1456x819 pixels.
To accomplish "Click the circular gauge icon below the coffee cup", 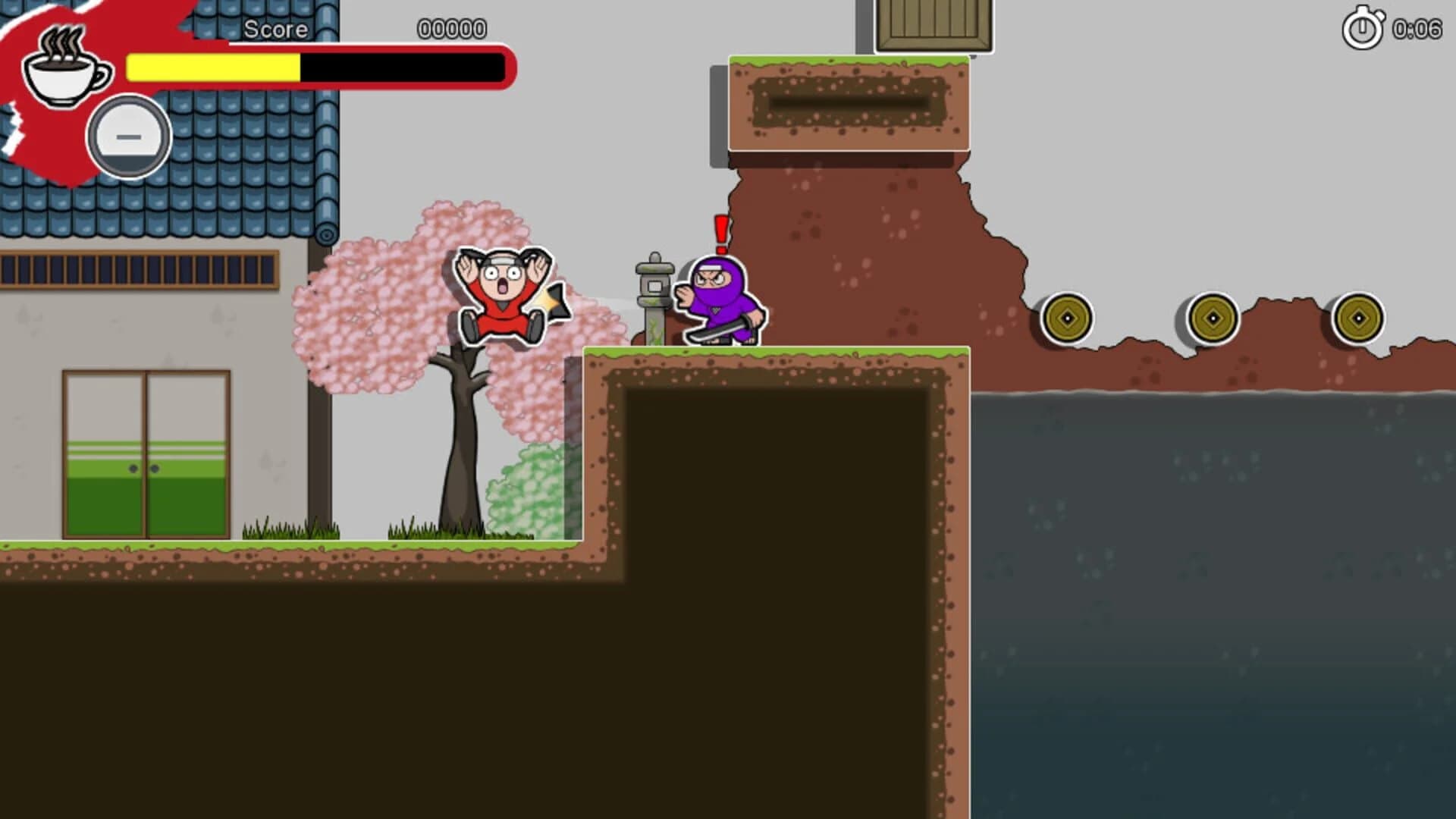I will coord(127,136).
